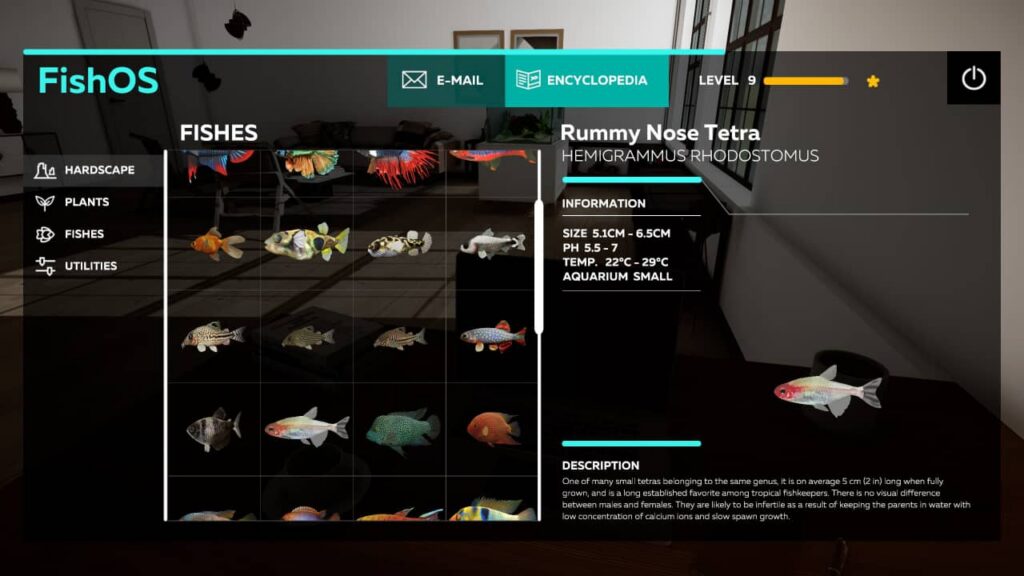Show the Utilities category
The width and height of the screenshot is (1024, 576).
click(x=90, y=266)
